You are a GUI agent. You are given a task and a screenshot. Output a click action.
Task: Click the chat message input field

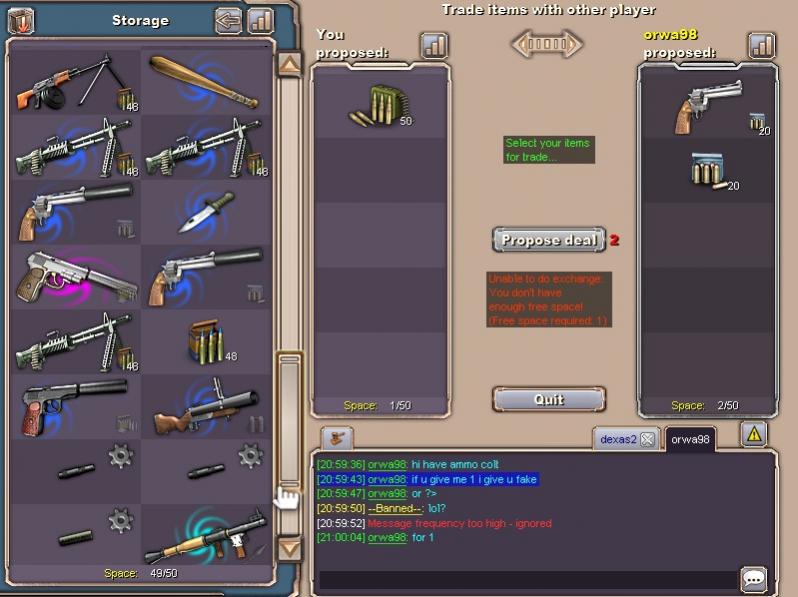(527, 580)
